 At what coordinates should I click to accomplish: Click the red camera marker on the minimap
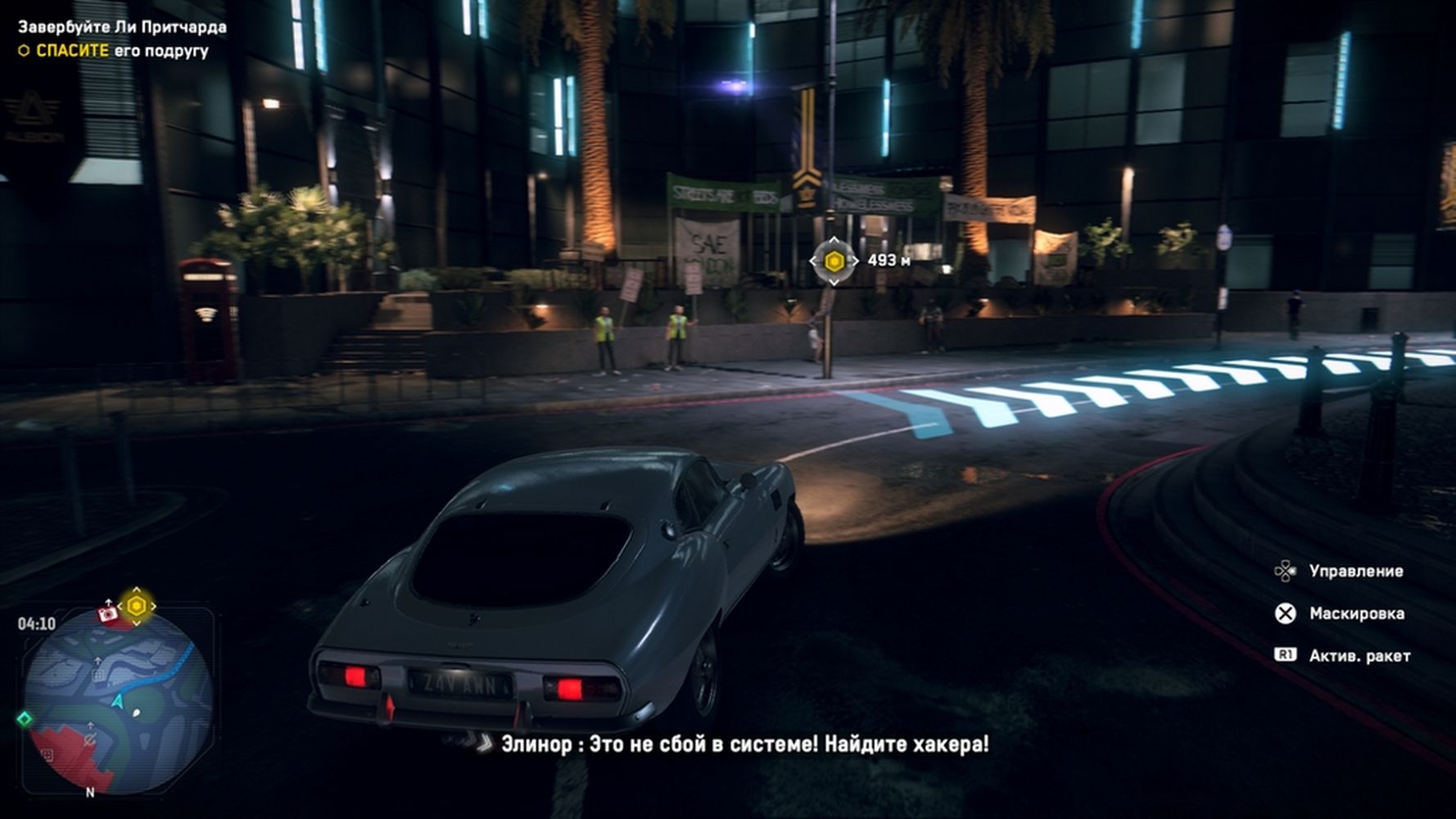[107, 613]
